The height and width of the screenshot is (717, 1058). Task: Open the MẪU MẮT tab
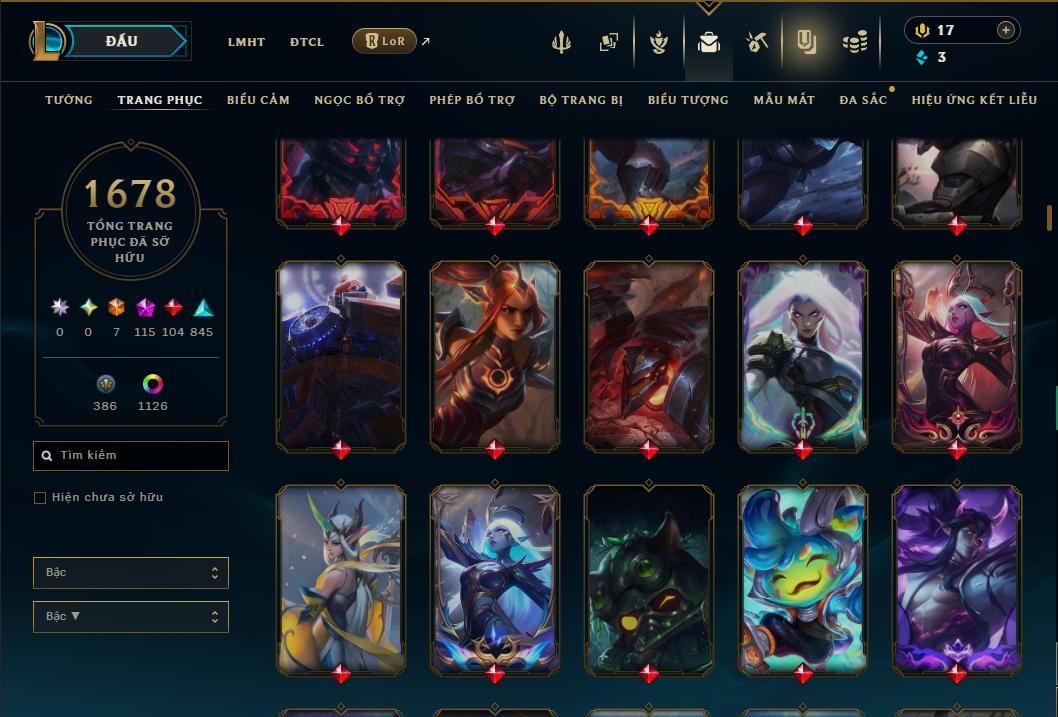(784, 100)
